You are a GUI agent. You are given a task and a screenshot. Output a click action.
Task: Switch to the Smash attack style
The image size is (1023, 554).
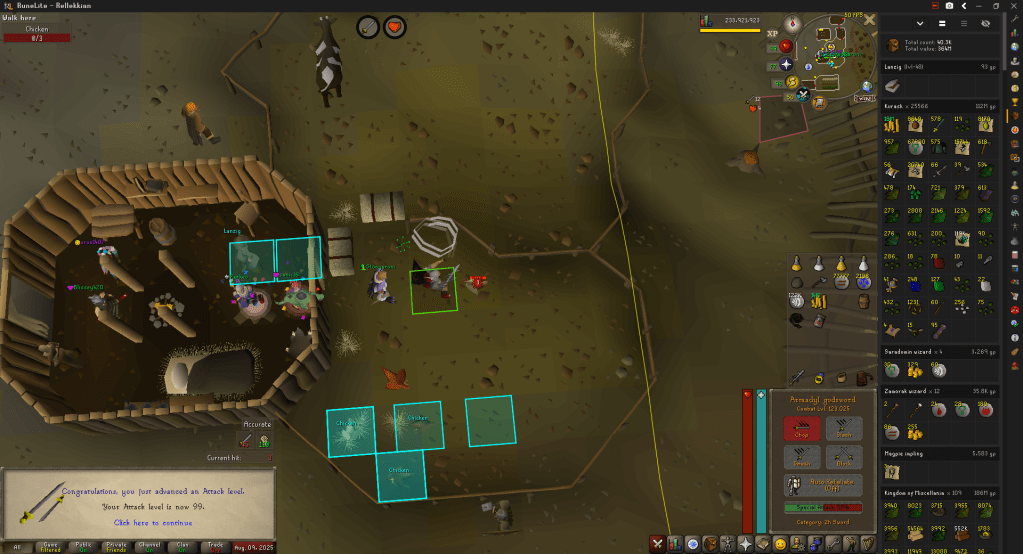[x=802, y=458]
